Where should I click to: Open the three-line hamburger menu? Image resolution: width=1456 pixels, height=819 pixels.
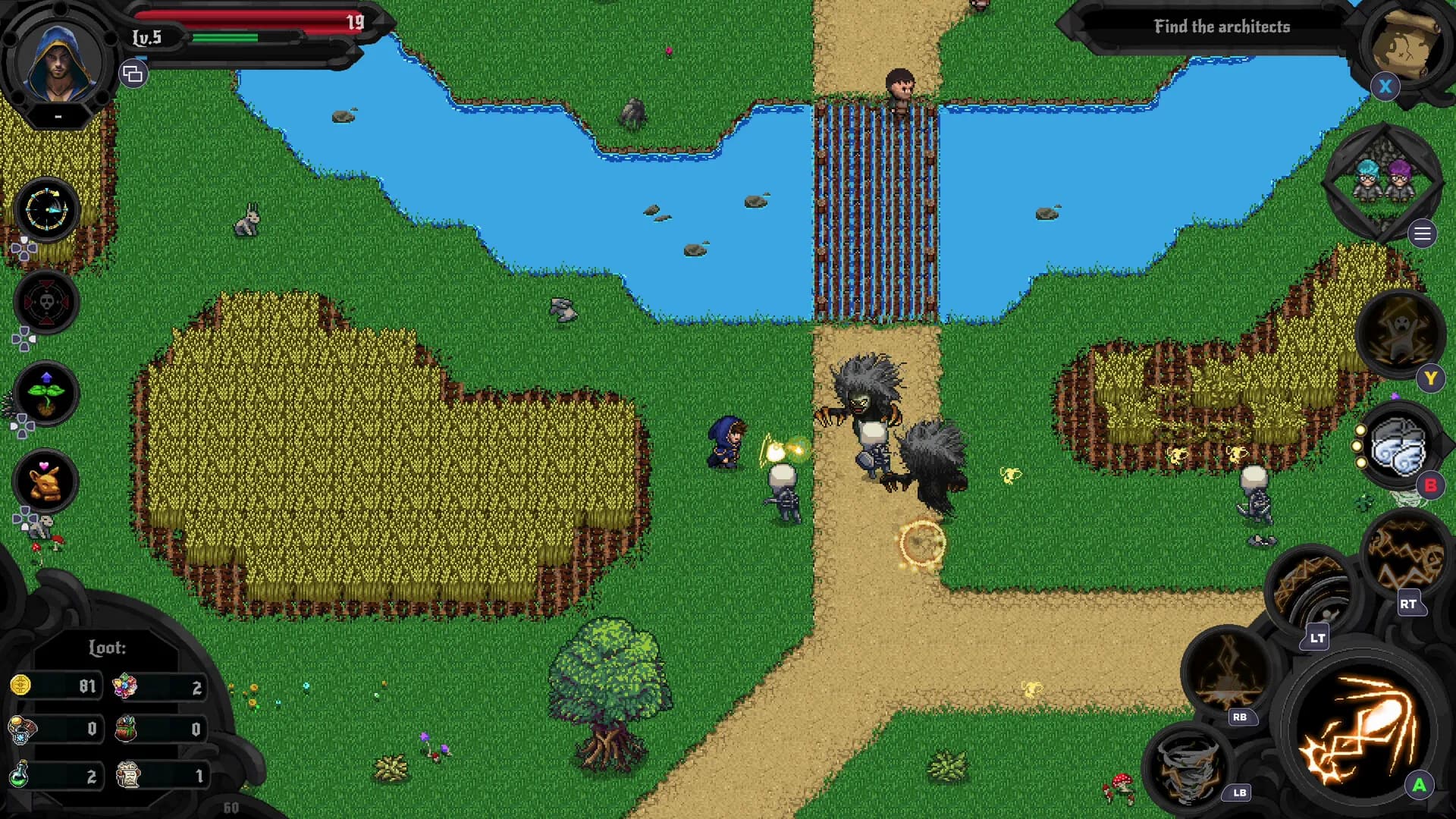[x=1423, y=234]
